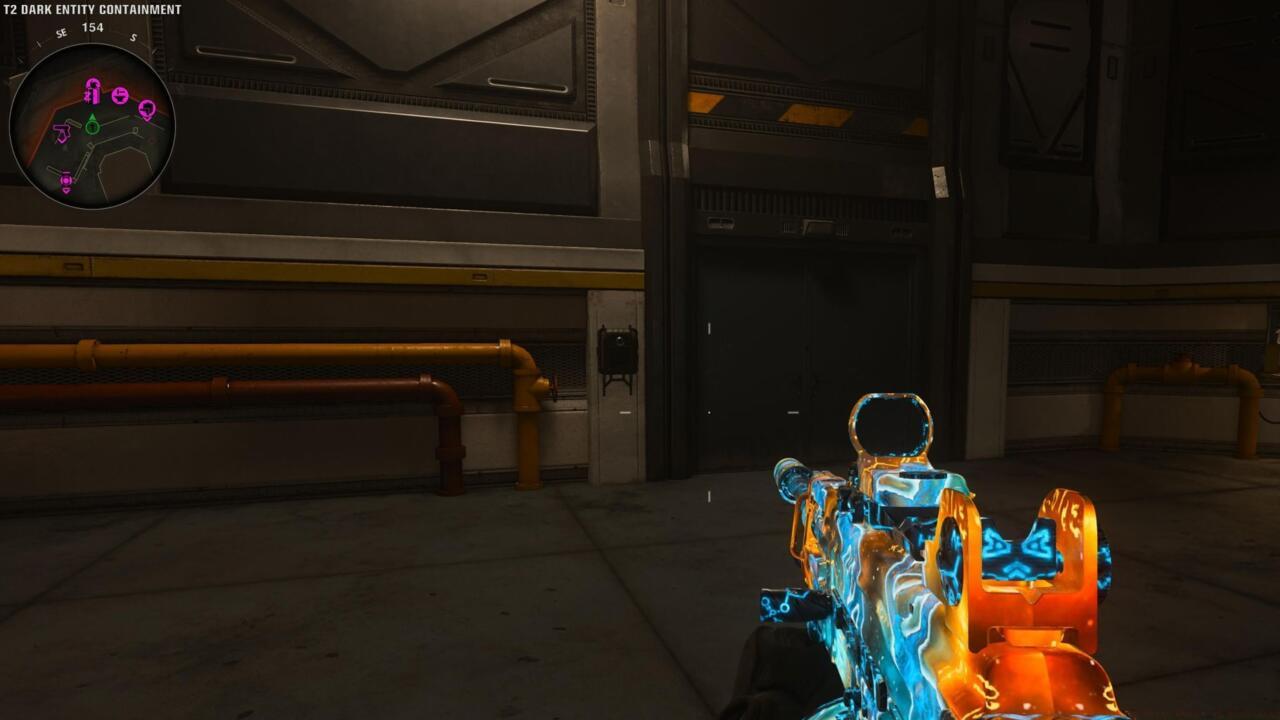This screenshot has width=1280, height=720.
Task: Click the SE marker on the compass
Action: coord(61,32)
